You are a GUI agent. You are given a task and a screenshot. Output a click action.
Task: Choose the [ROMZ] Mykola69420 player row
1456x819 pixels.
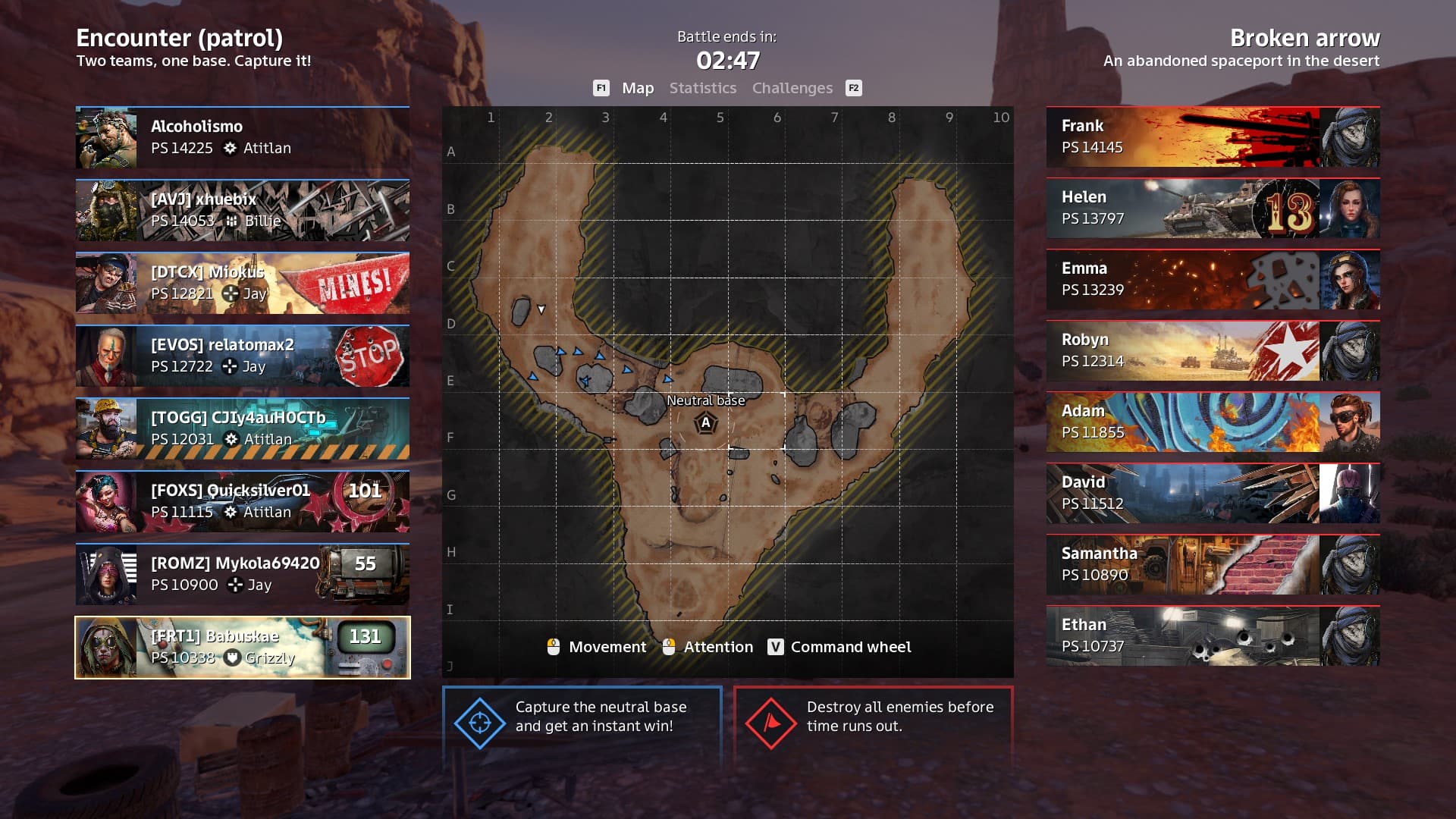point(243,574)
